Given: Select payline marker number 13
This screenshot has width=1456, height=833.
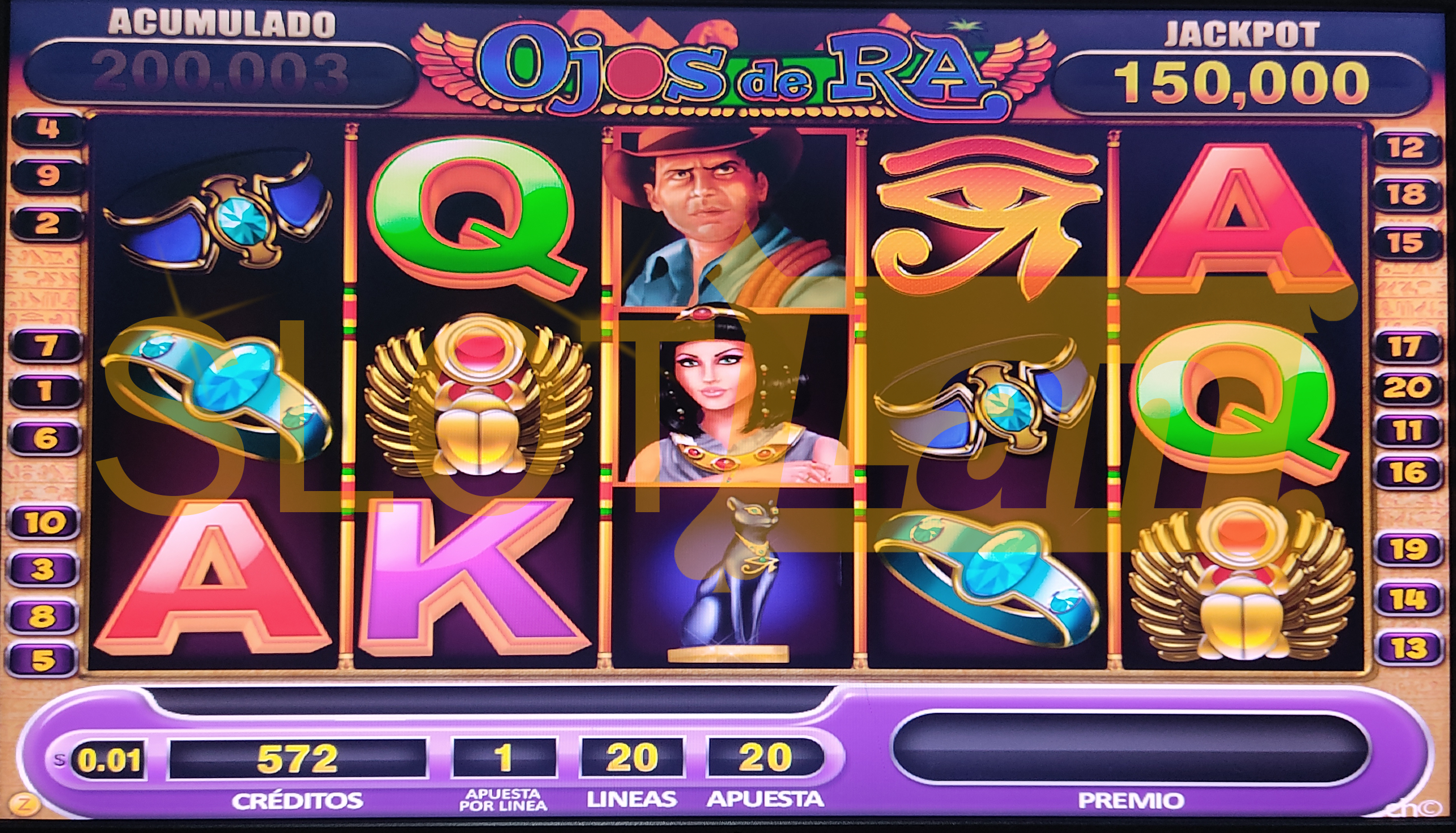Looking at the screenshot, I should [x=1408, y=648].
